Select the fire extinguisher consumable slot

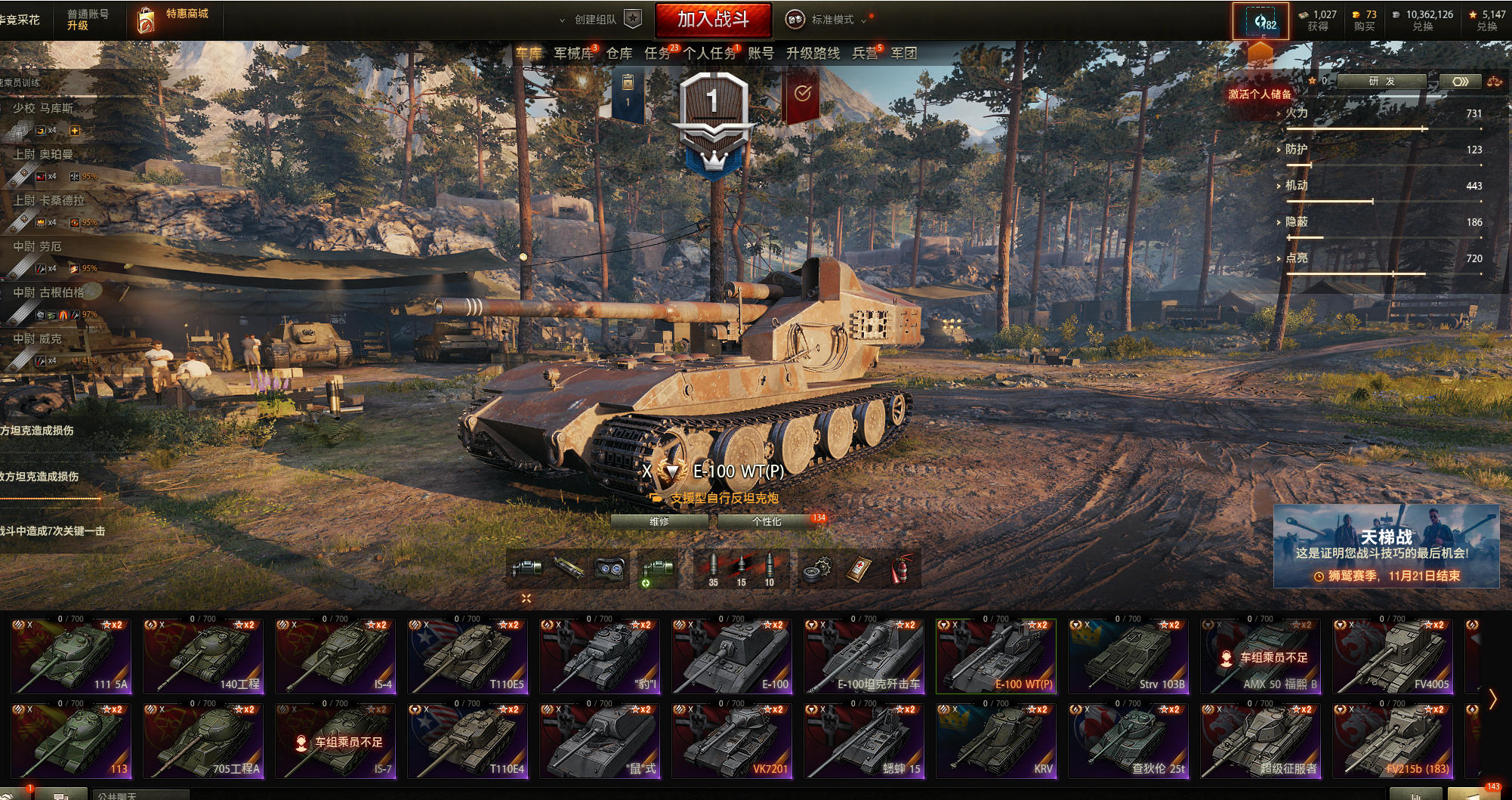(x=899, y=570)
